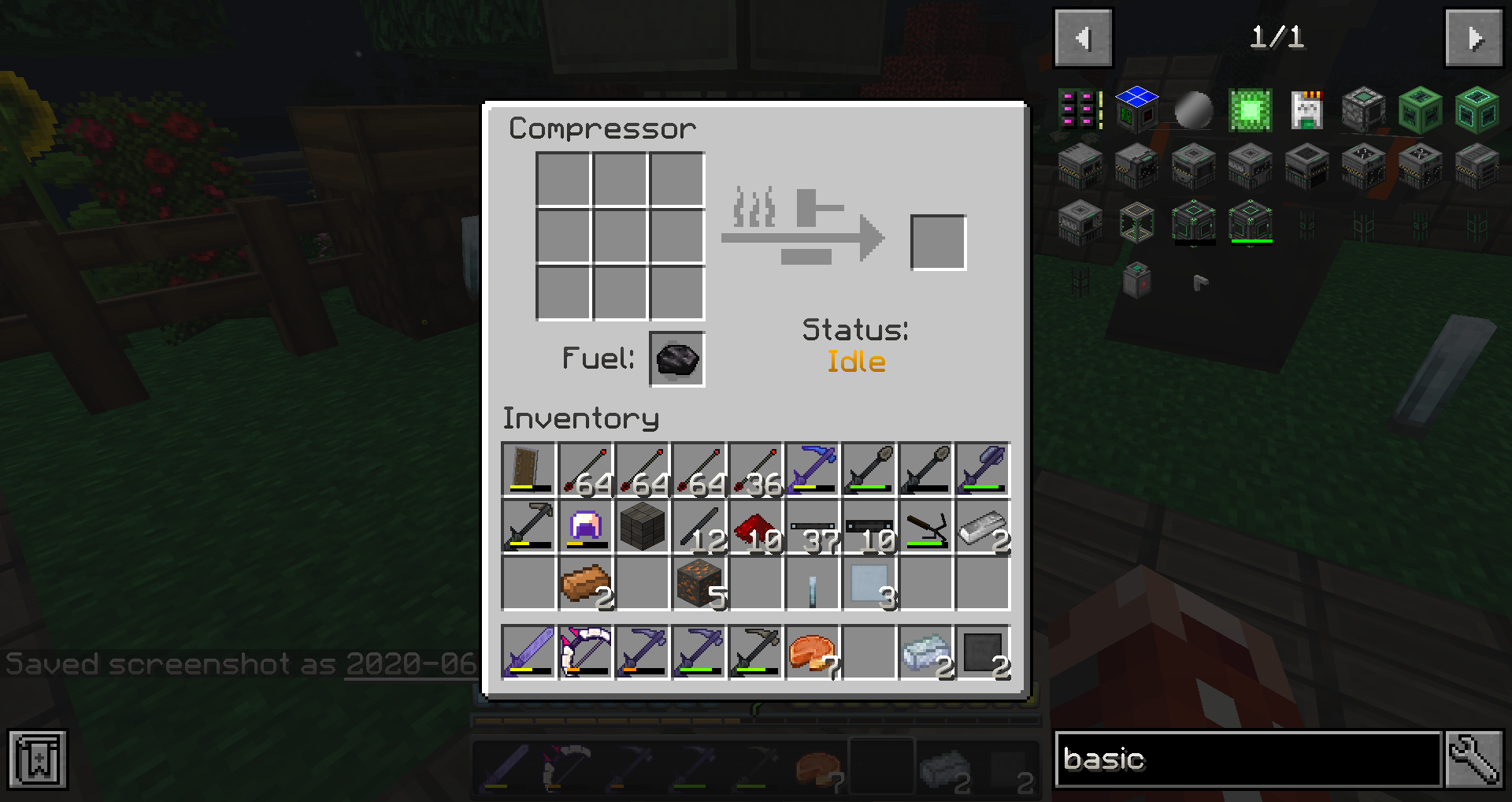The height and width of the screenshot is (802, 1512).
Task: Select the stack of 5 ore blocks
Action: pos(699,584)
